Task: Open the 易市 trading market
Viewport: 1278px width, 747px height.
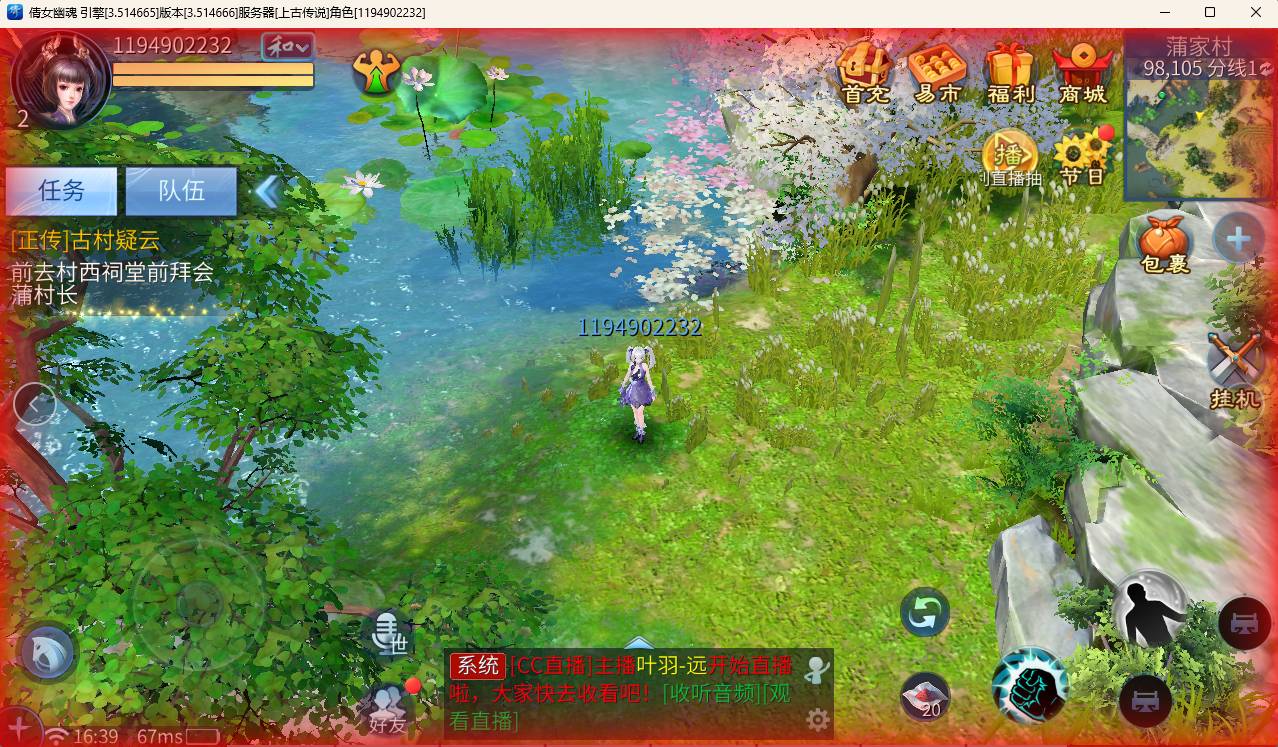Action: pyautogui.click(x=937, y=72)
